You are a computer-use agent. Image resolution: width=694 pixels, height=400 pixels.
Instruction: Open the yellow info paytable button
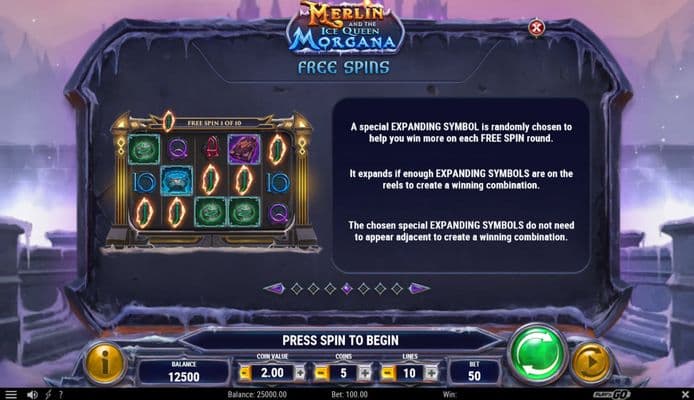104,363
